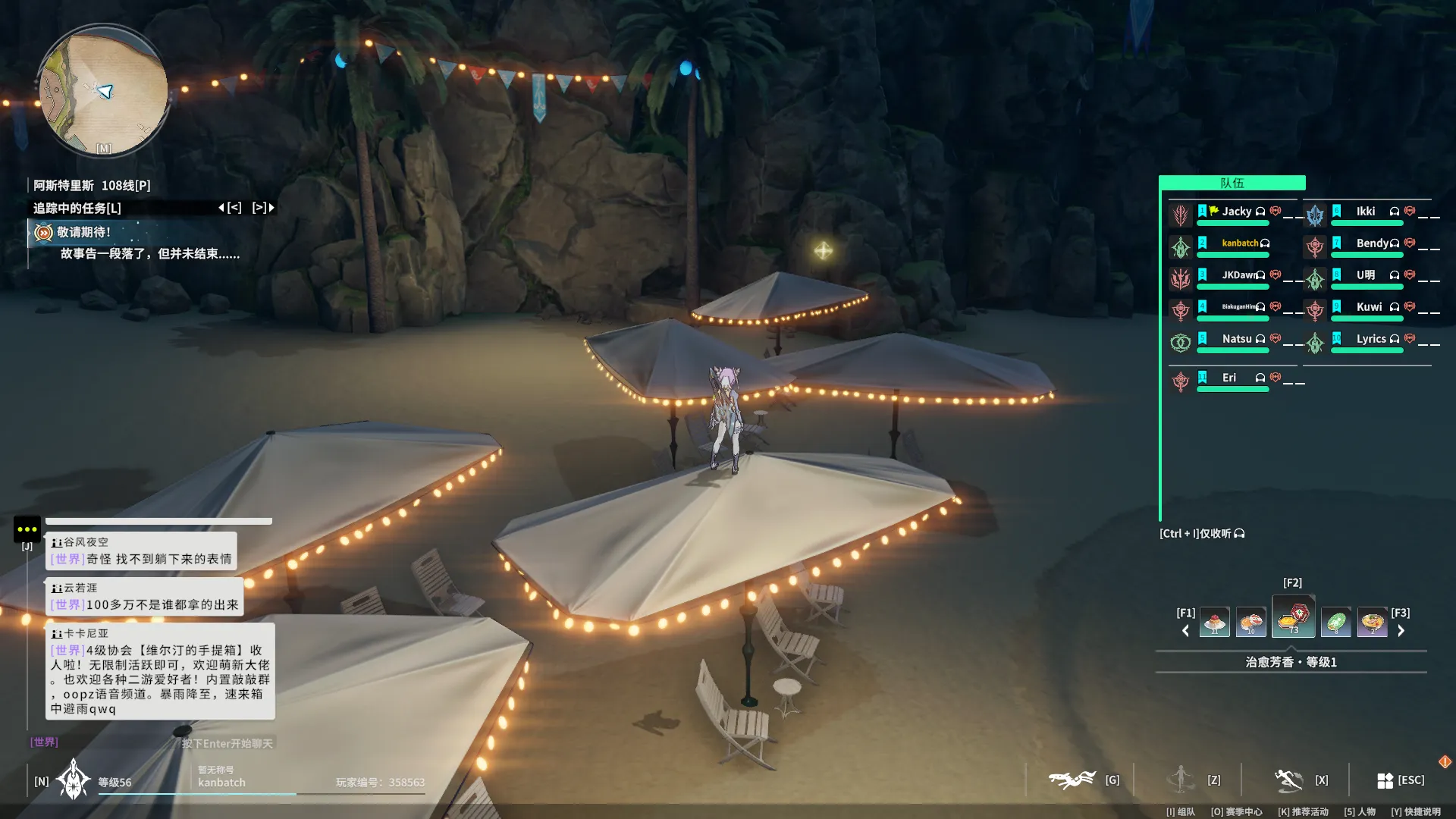Viewport: 1456px width, 819px height.
Task: Open the circular minimap
Action: (104, 91)
